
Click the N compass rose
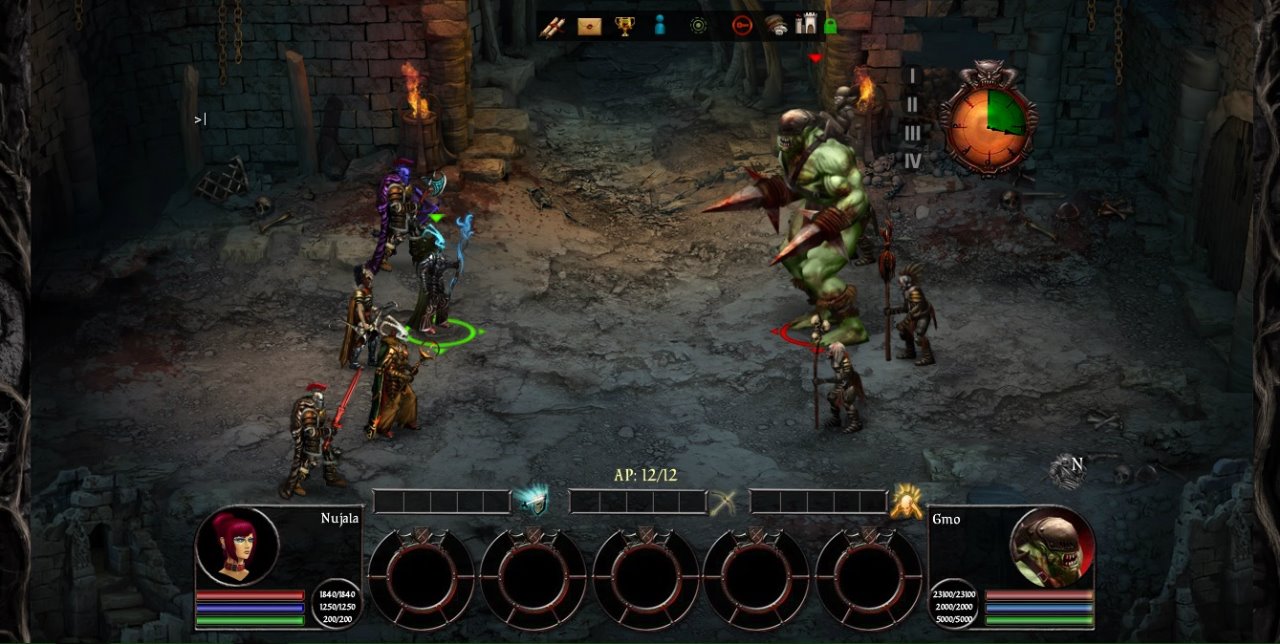pos(1069,470)
